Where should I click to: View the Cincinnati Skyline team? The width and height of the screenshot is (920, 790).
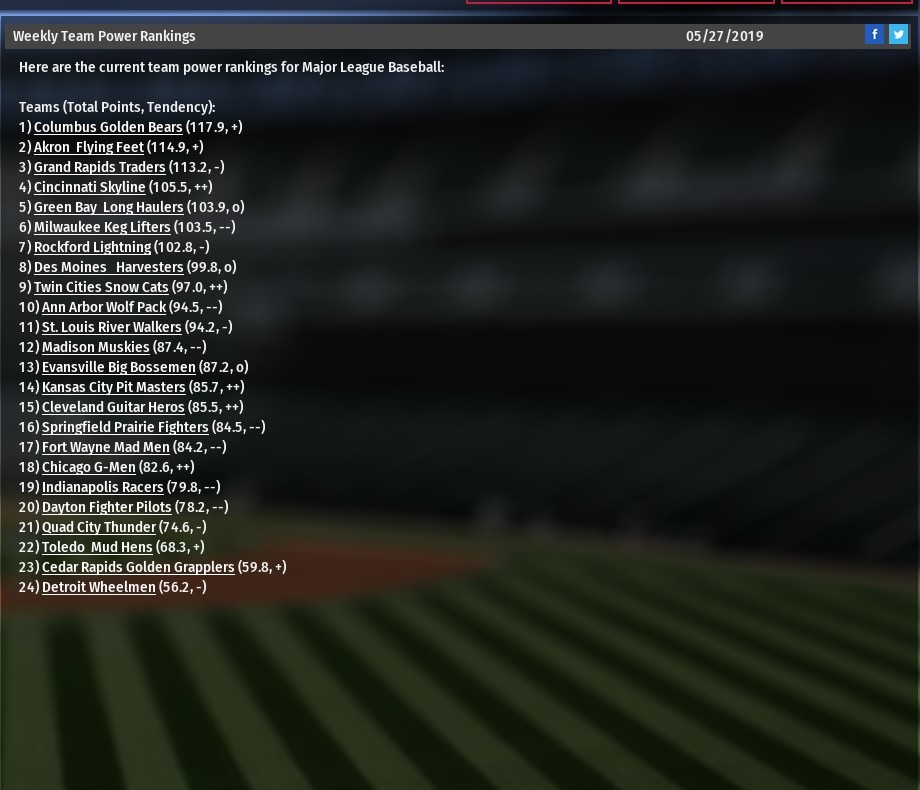point(89,187)
